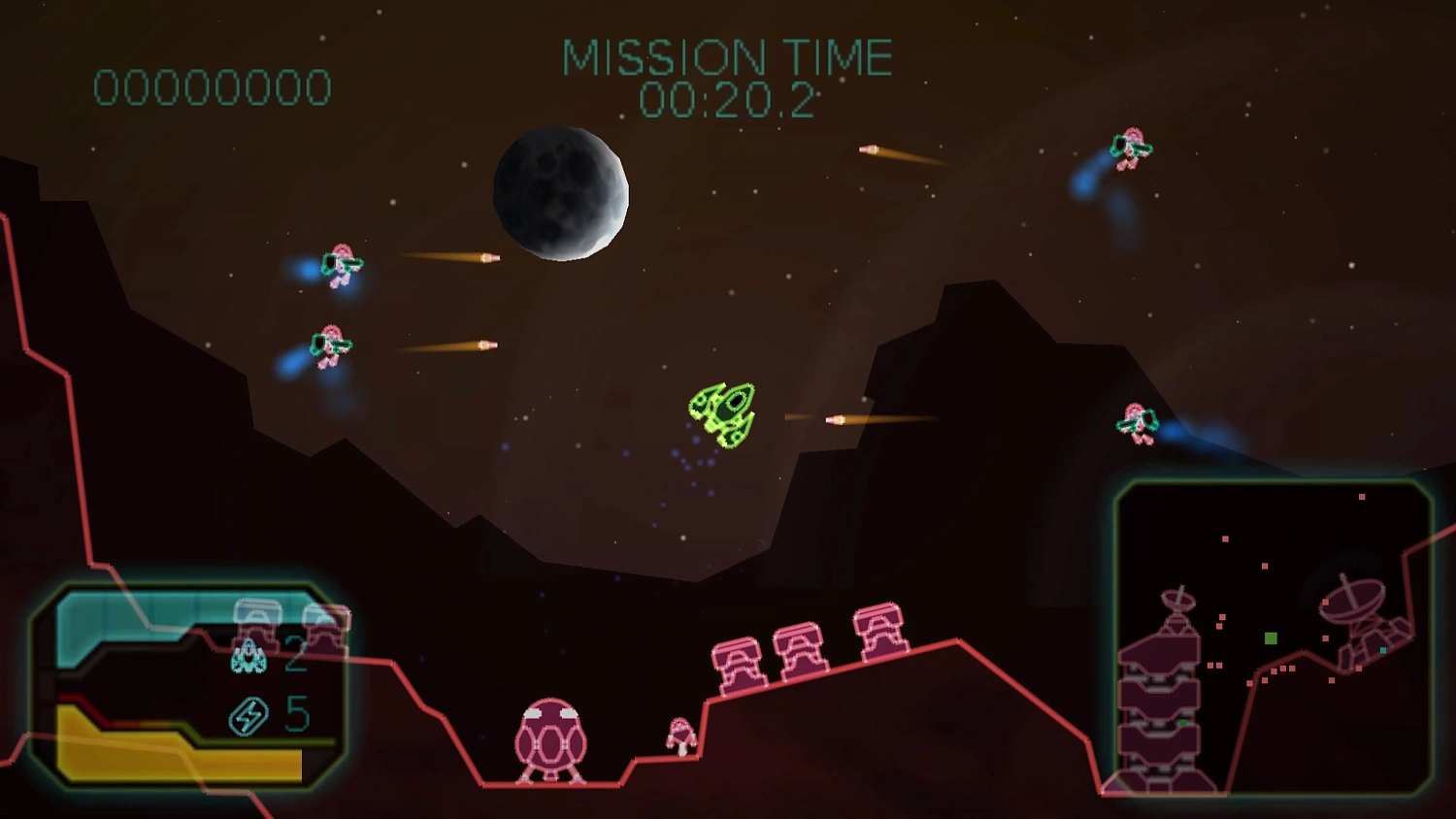Click the ship lives icon in the HUD
This screenshot has width=1456, height=819.
pyautogui.click(x=250, y=658)
